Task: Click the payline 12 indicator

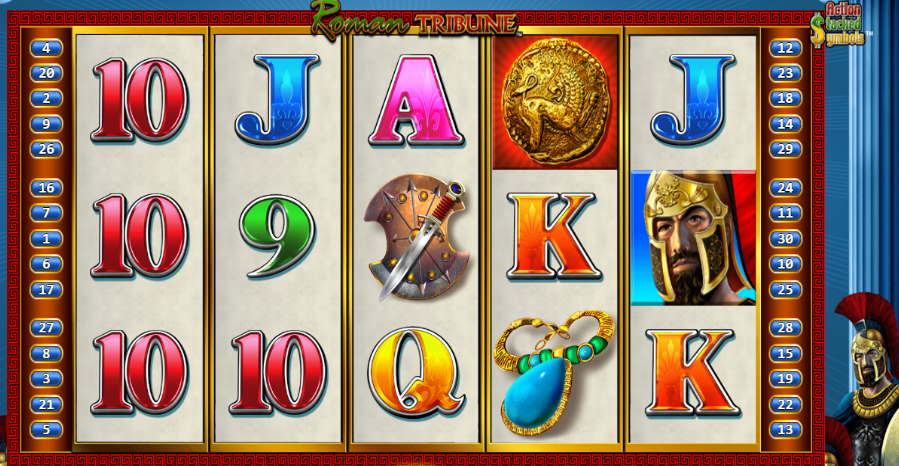Action: pyautogui.click(x=785, y=48)
